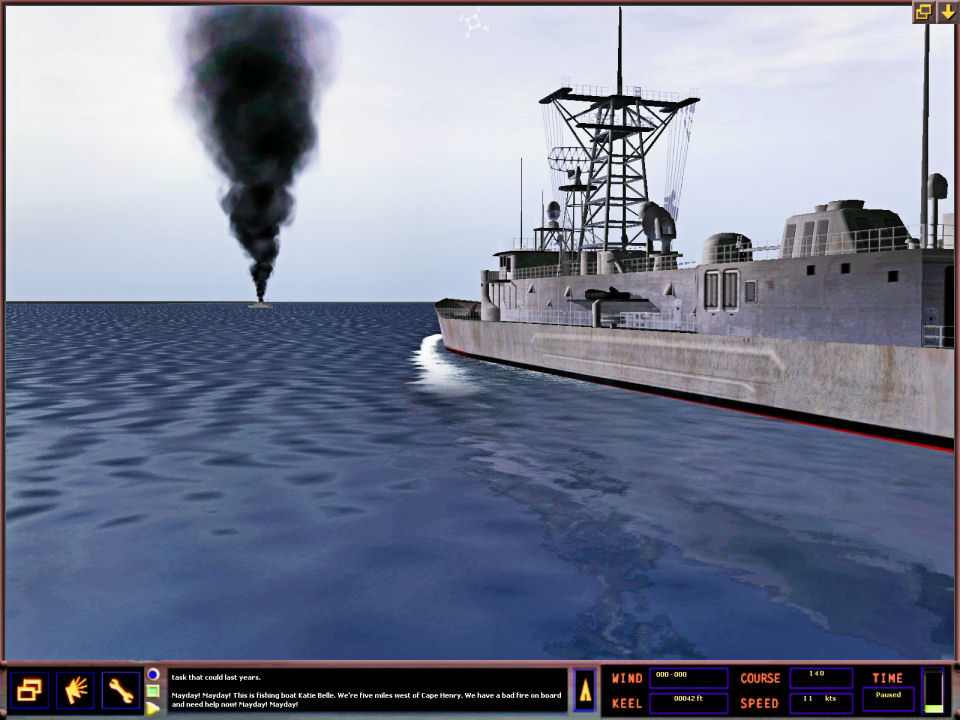Click the hand burst icon in the bottom toolbar

[x=75, y=690]
